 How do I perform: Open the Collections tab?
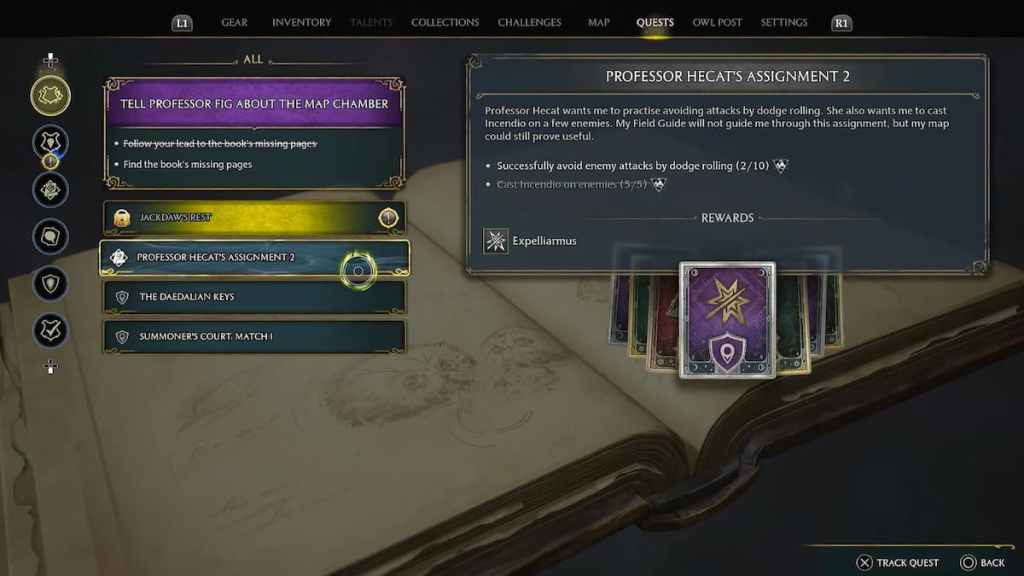[x=445, y=22]
